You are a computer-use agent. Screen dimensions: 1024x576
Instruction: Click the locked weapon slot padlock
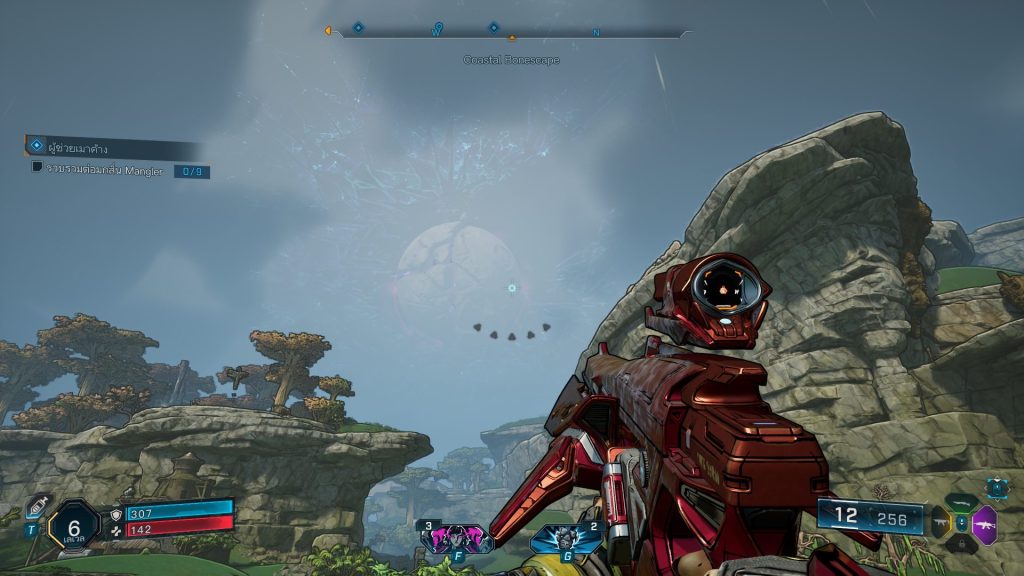(962, 544)
